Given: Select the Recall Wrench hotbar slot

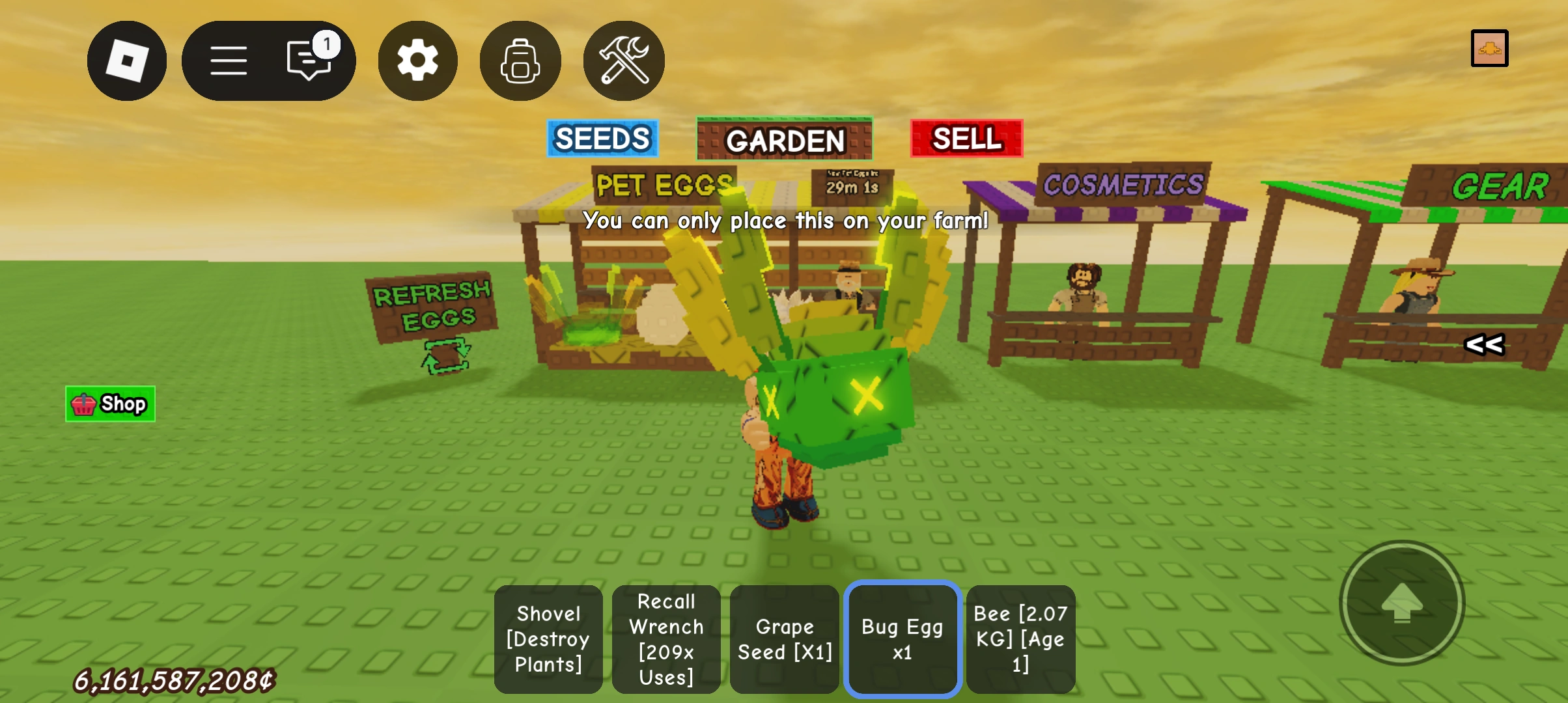Looking at the screenshot, I should pyautogui.click(x=666, y=639).
